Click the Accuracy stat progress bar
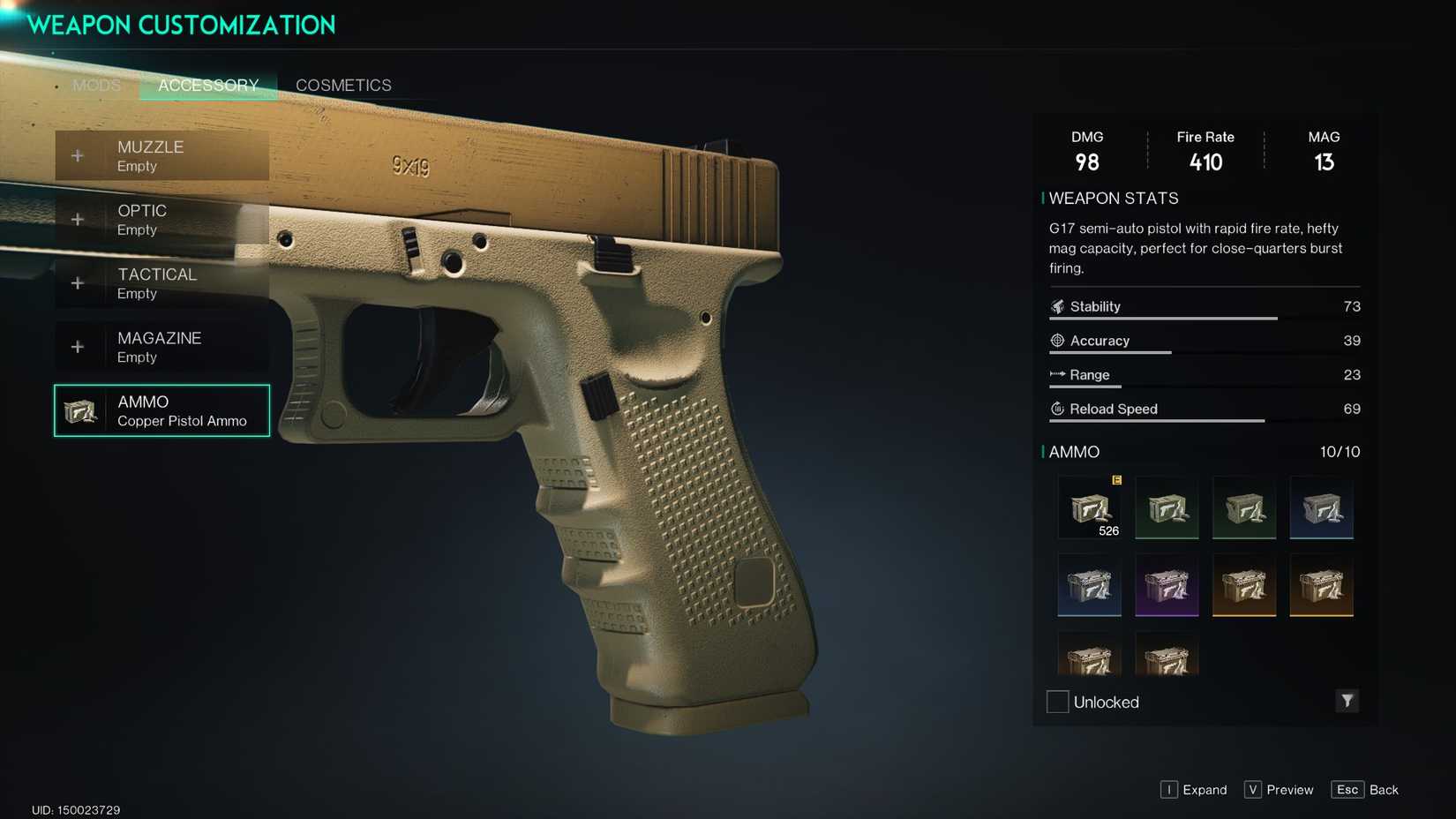 tap(1110, 351)
